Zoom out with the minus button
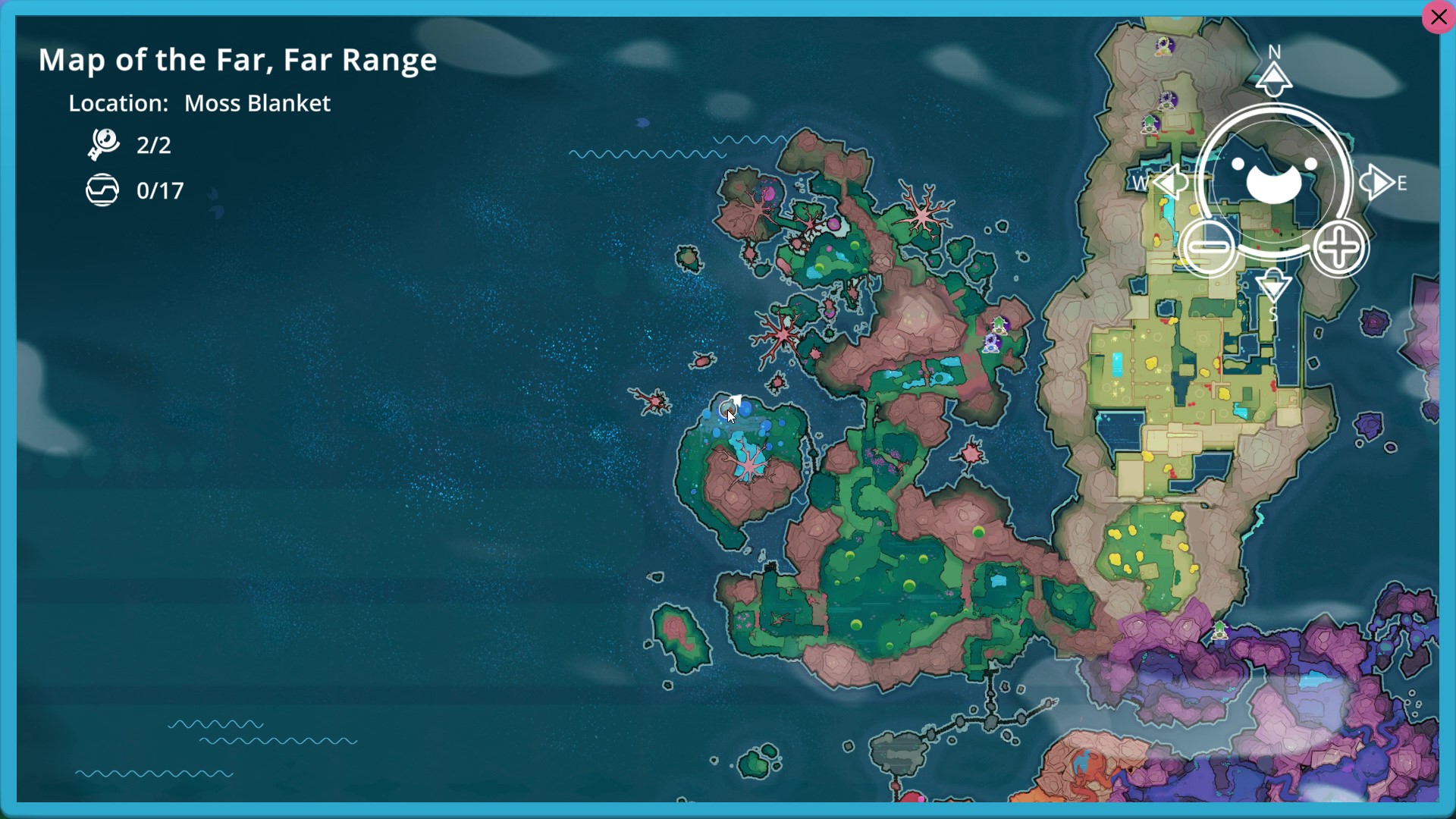The image size is (1456, 819). [x=1209, y=248]
